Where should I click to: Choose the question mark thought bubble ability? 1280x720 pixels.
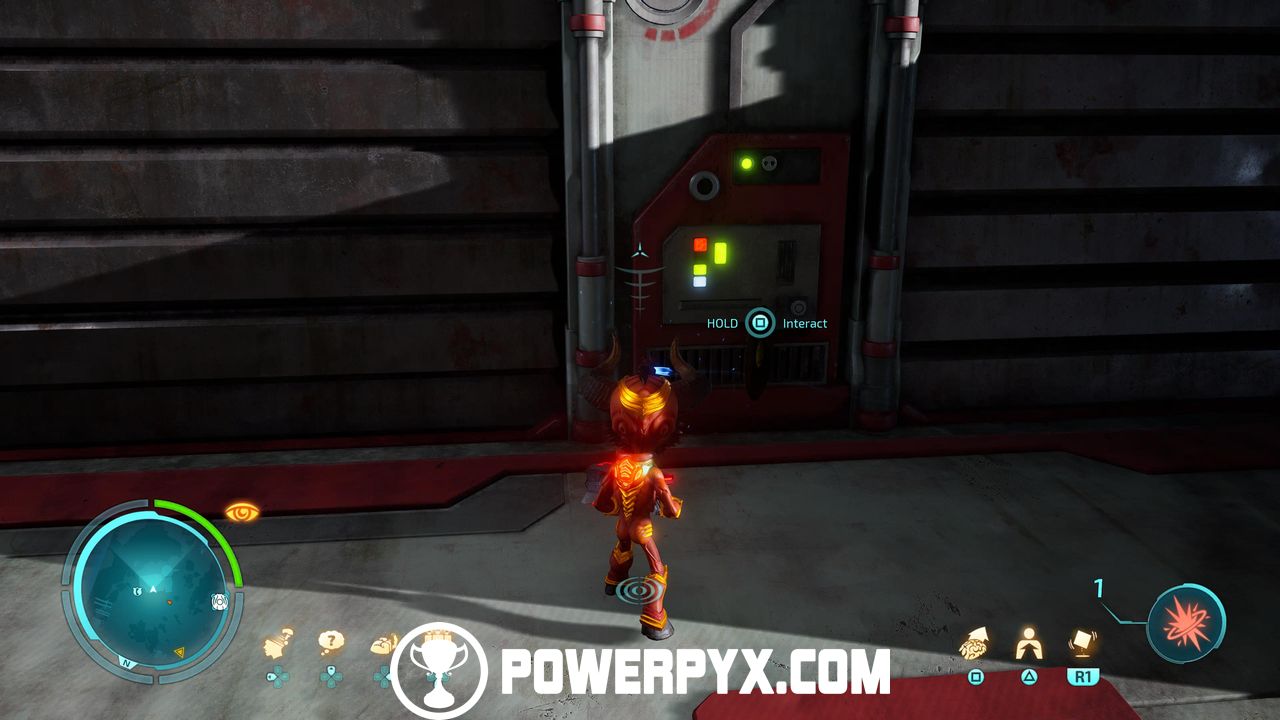331,642
